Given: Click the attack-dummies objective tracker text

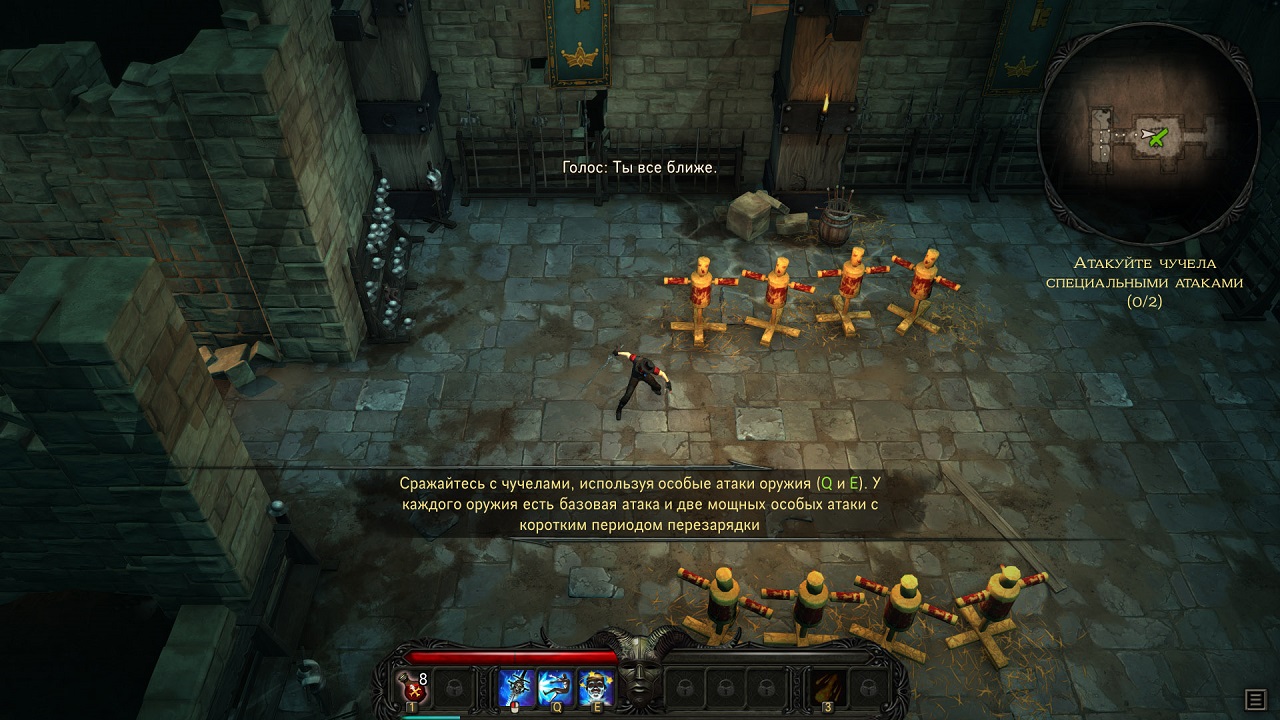Looking at the screenshot, I should pos(1144,281).
